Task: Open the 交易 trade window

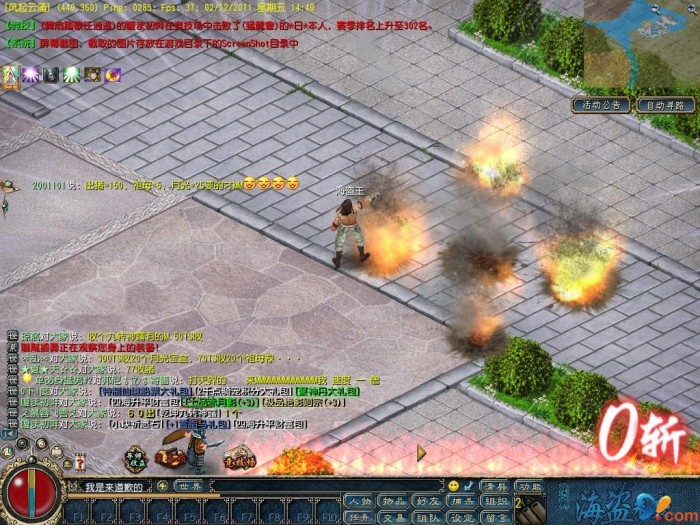Action: click(393, 517)
